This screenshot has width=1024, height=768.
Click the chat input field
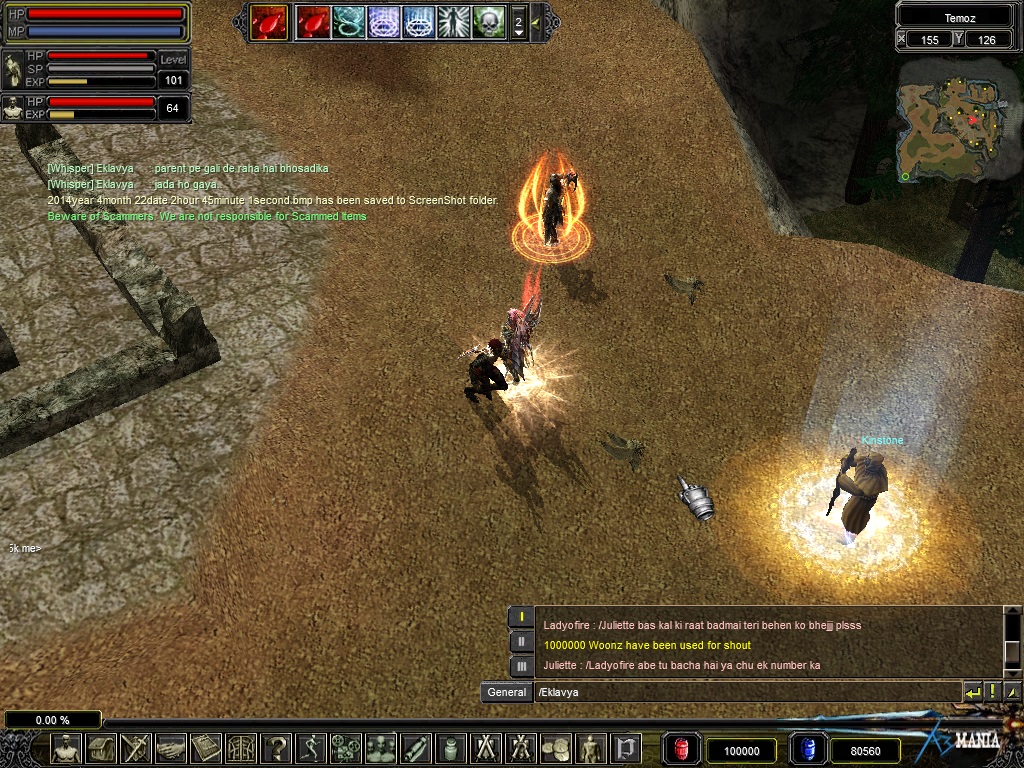(x=745, y=692)
